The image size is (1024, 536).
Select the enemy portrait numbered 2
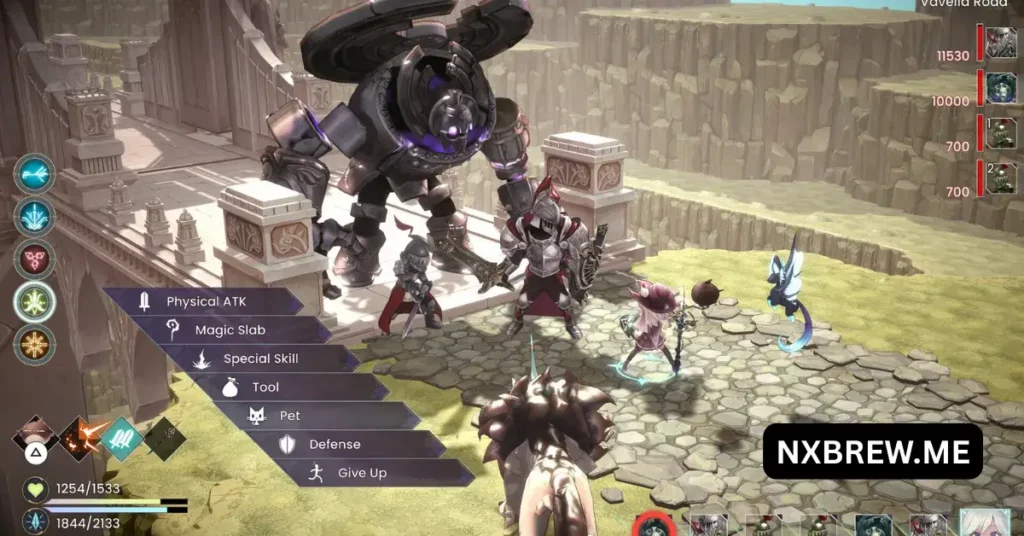1000,177
